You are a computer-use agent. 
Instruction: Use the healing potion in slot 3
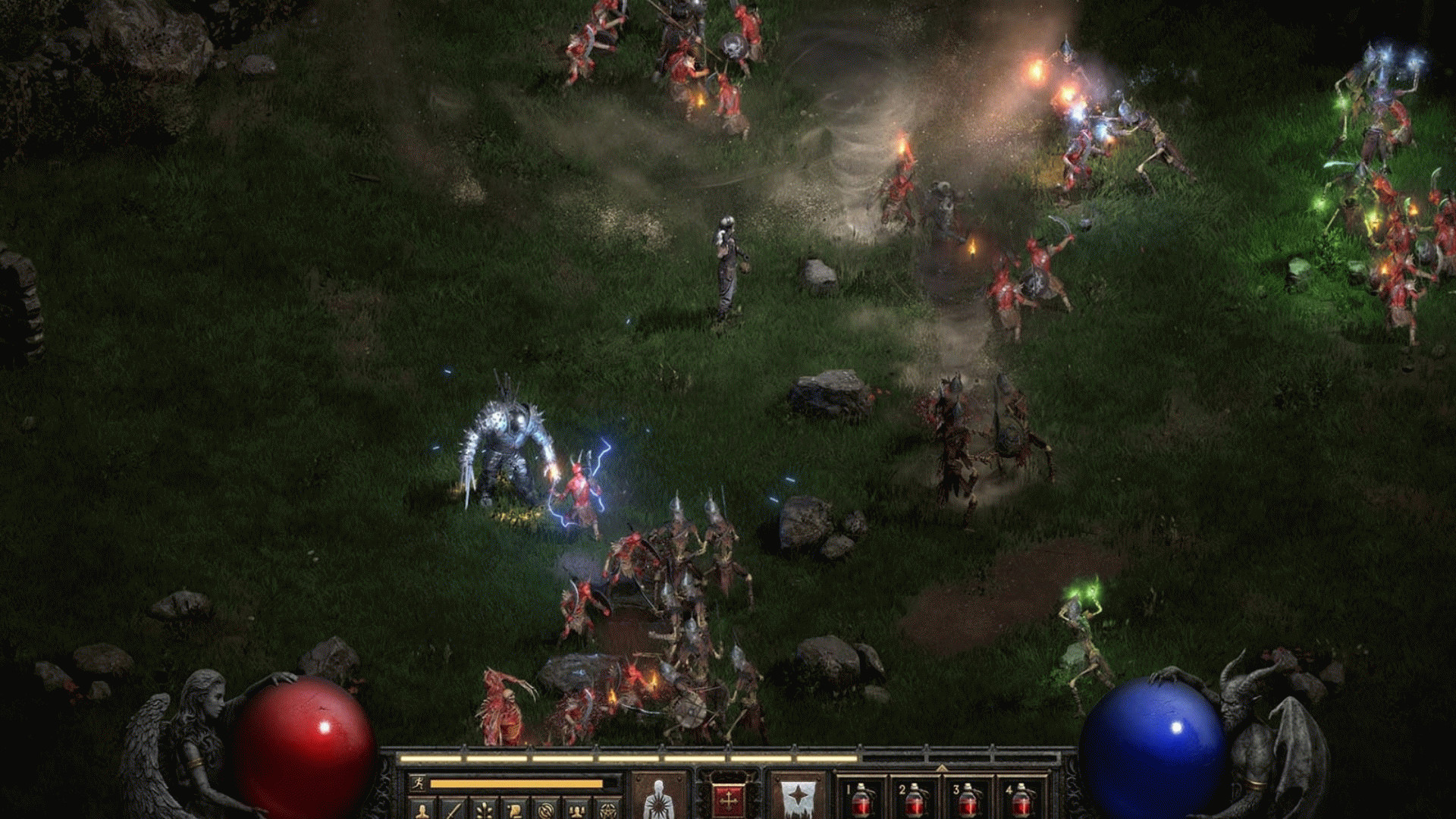(x=969, y=802)
